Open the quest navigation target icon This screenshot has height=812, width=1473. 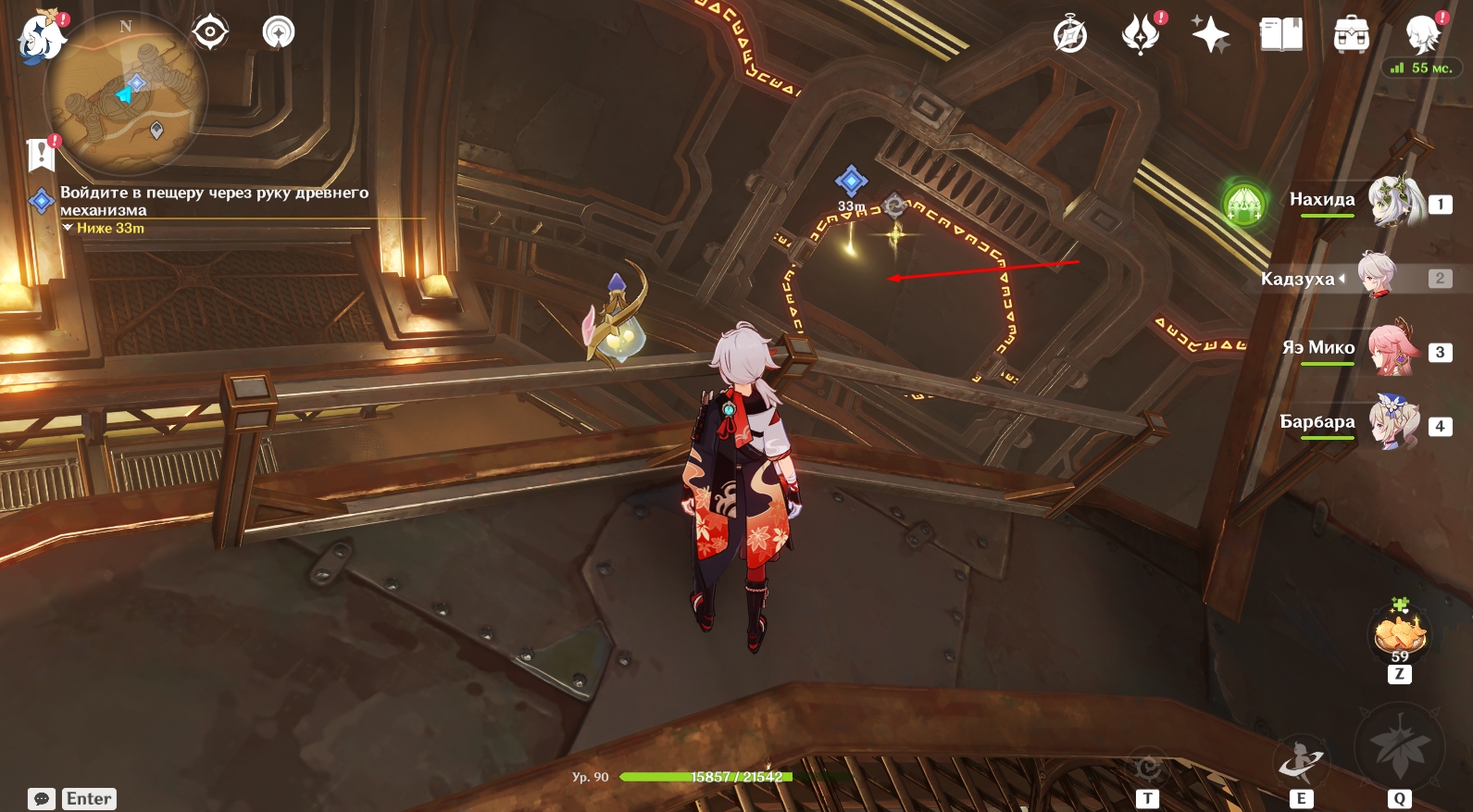click(210, 32)
